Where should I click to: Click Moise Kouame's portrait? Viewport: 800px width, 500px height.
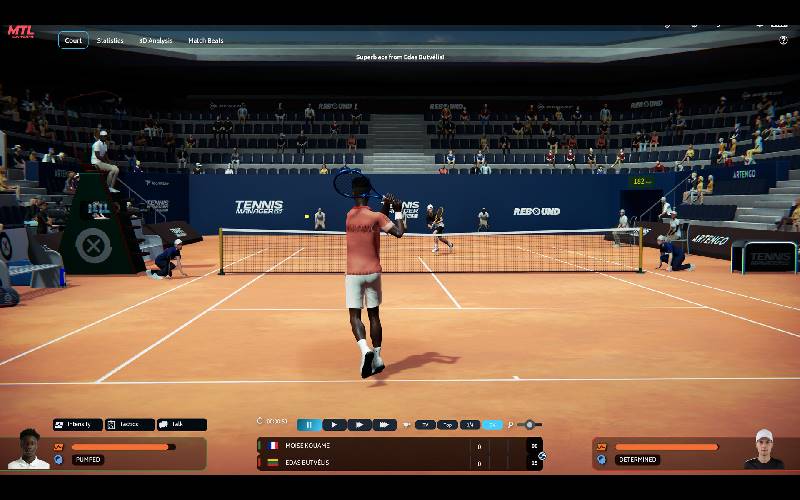click(27, 450)
